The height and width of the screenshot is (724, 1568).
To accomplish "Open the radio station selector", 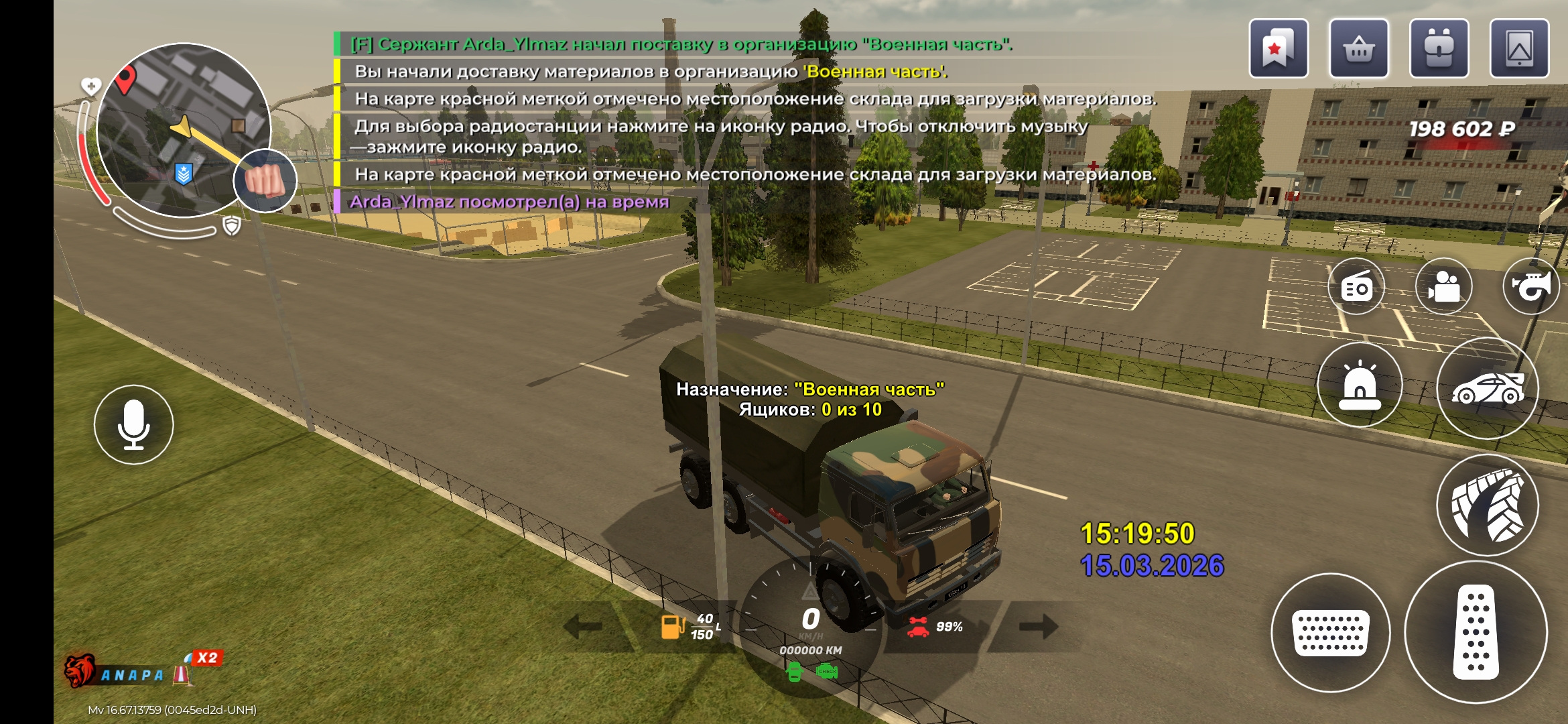I will [x=1357, y=287].
